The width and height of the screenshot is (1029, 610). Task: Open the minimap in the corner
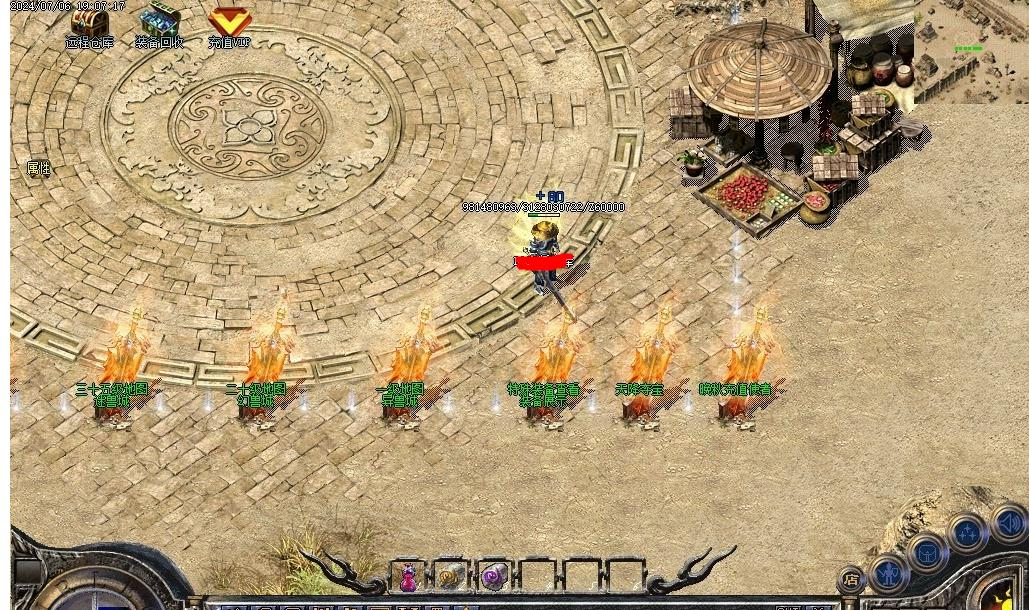[970, 50]
